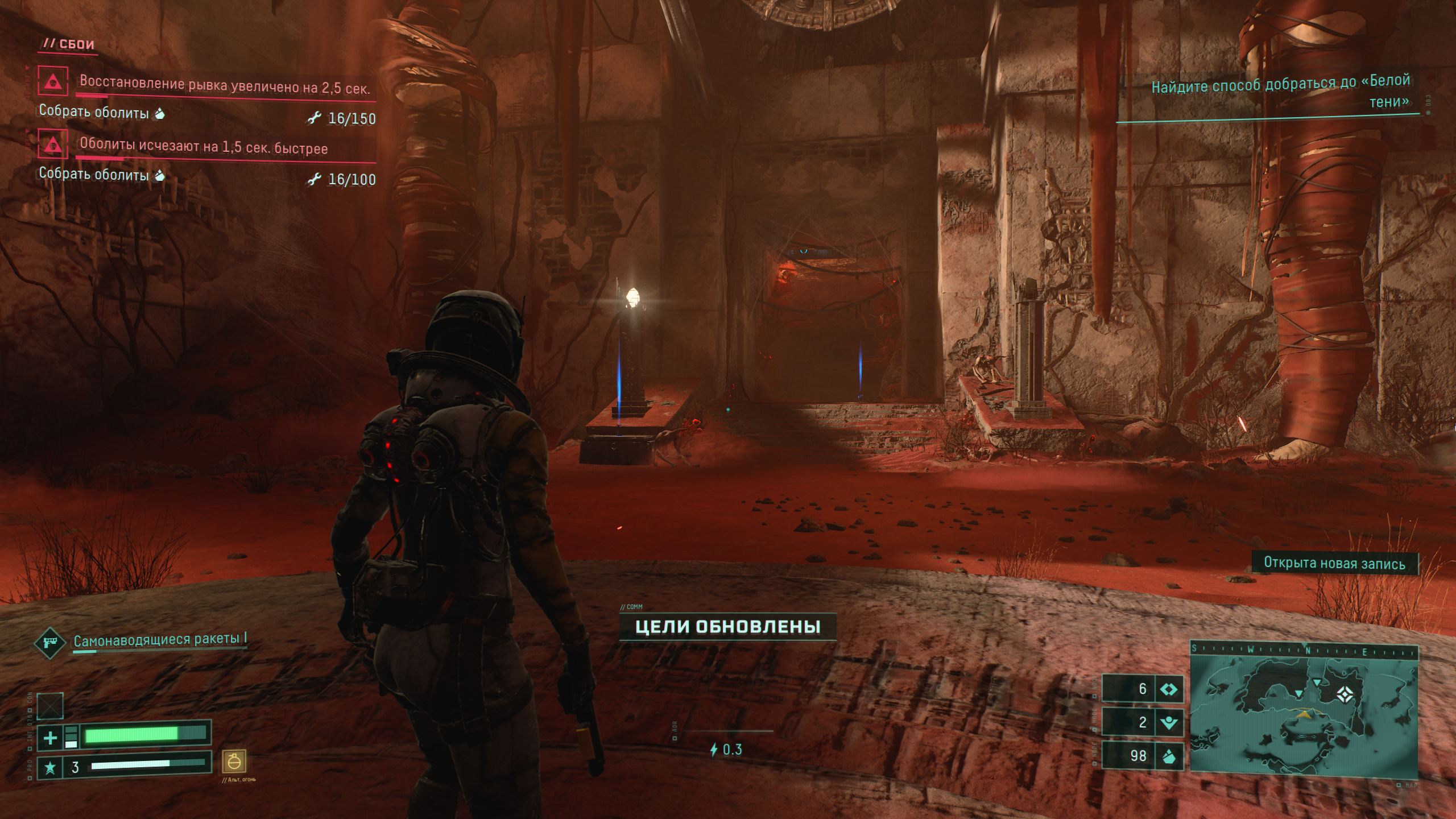
Task: Select the empty consumable slot
Action: [50, 706]
